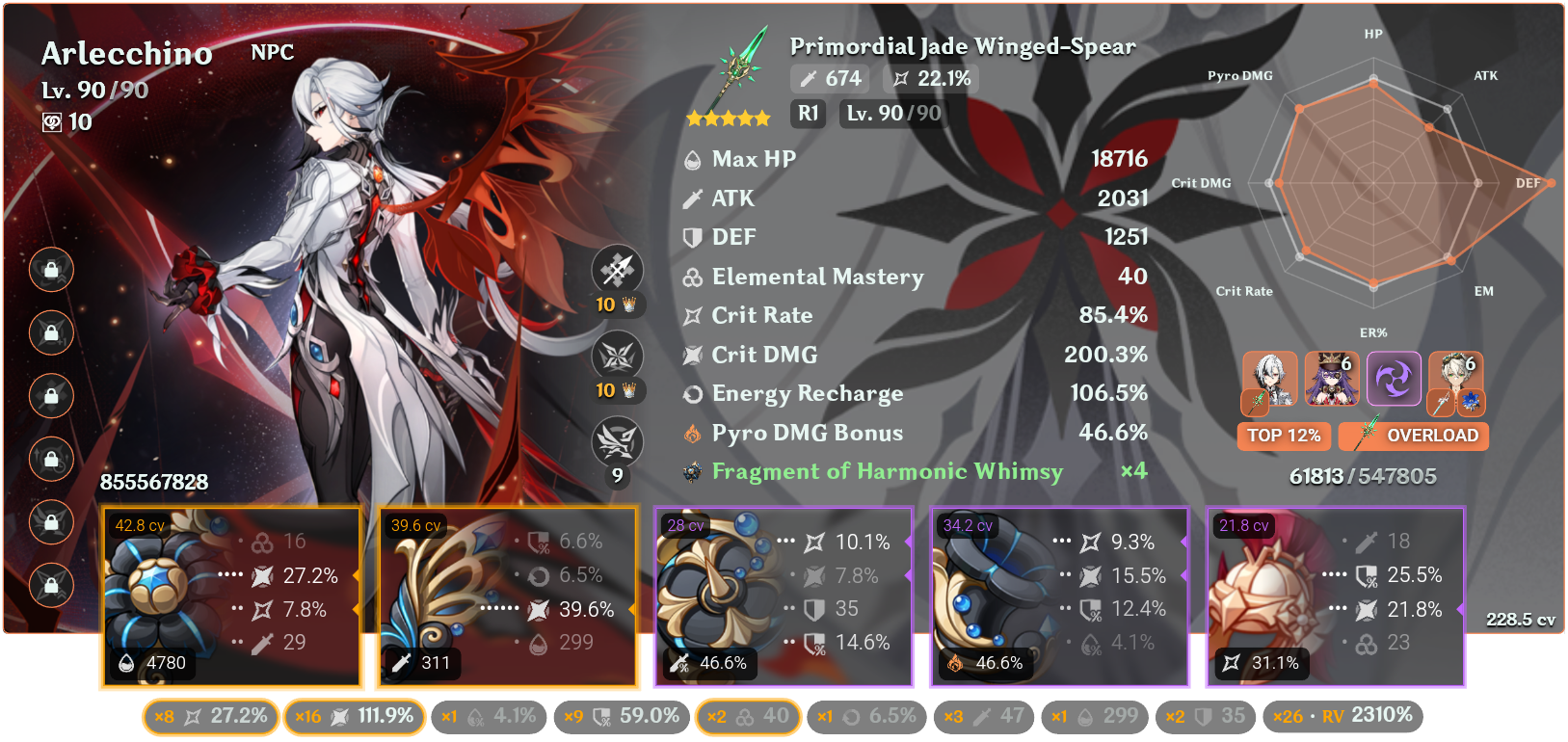Open the level 9 Elemental Burst talent icon
This screenshot has height=742, width=1568.
tap(617, 438)
